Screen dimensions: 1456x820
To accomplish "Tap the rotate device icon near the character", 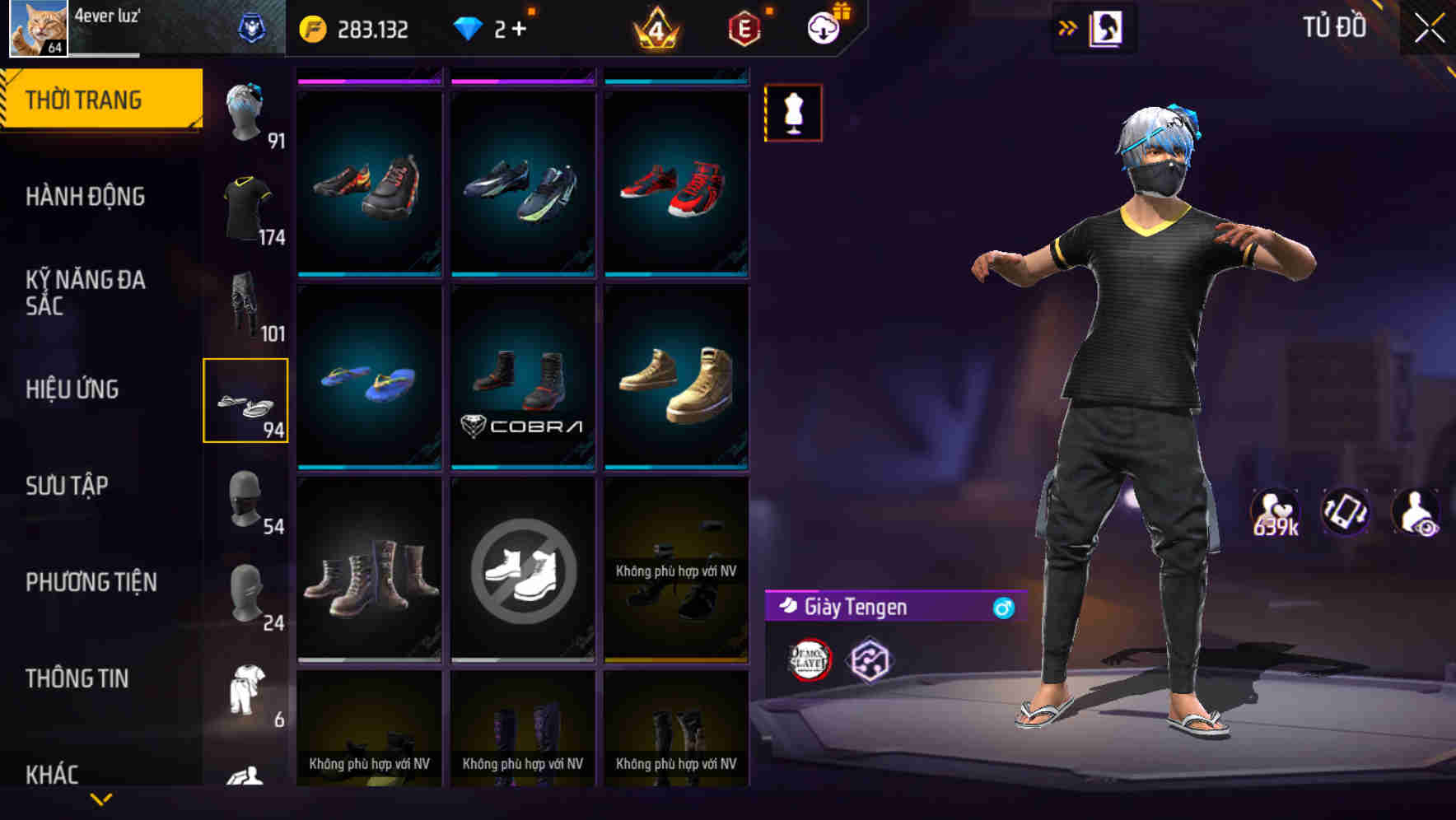I will click(1344, 514).
